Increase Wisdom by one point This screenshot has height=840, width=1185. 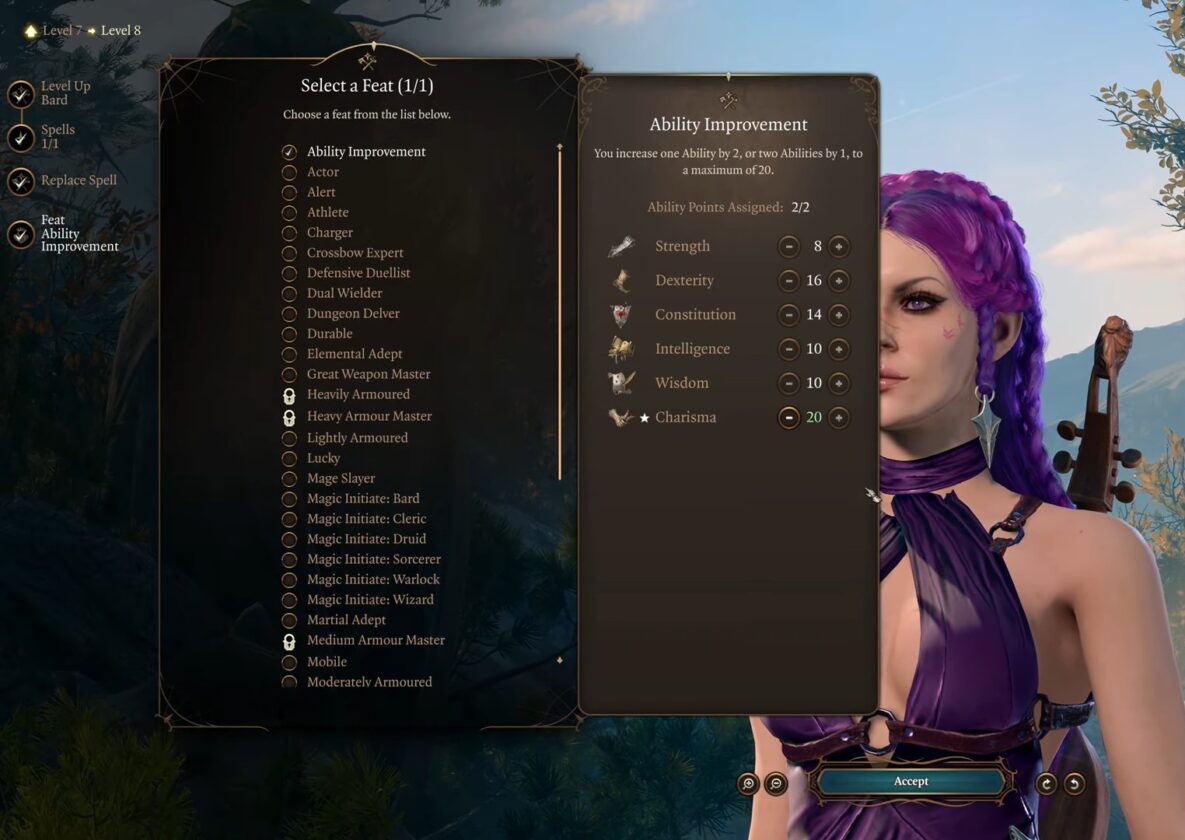tap(839, 383)
